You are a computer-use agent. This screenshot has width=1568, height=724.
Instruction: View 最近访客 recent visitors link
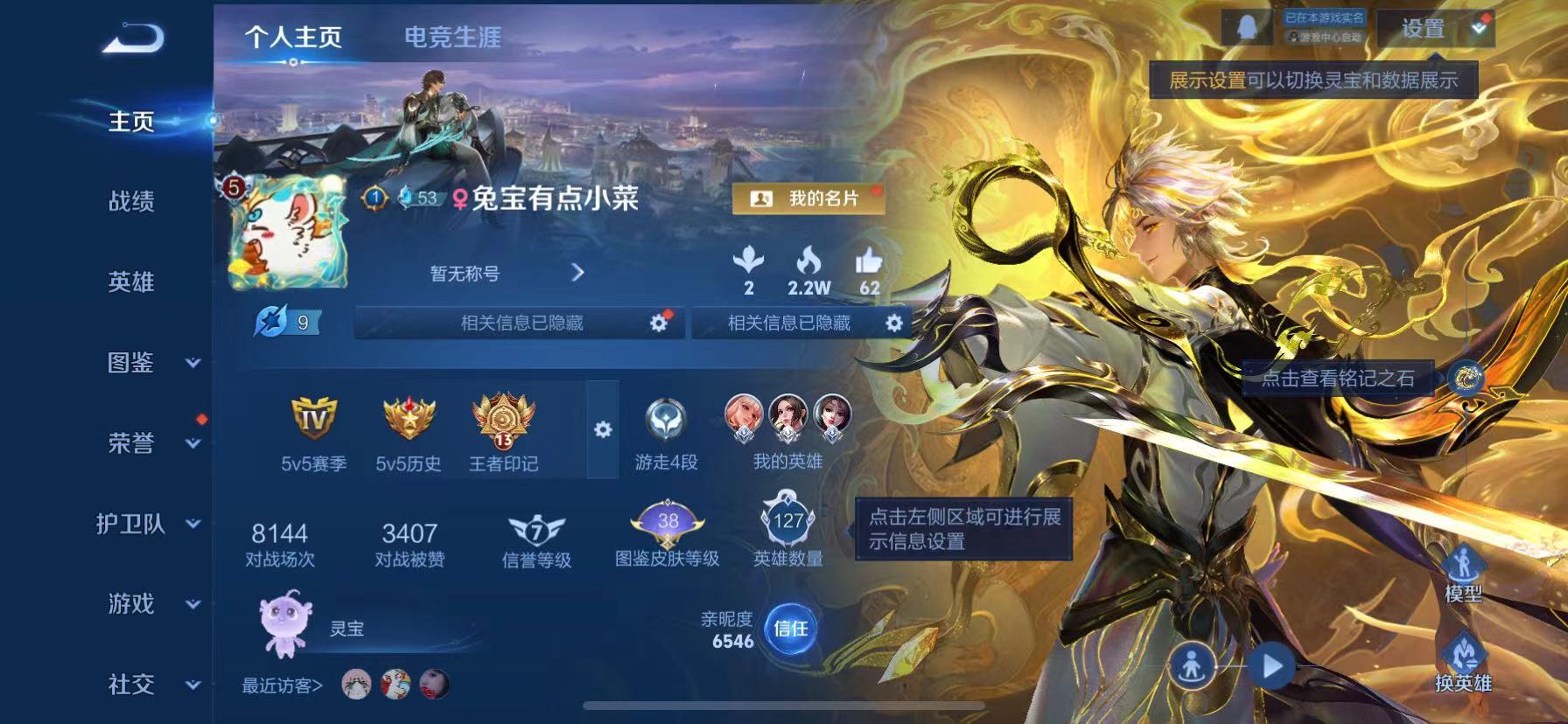point(281,686)
